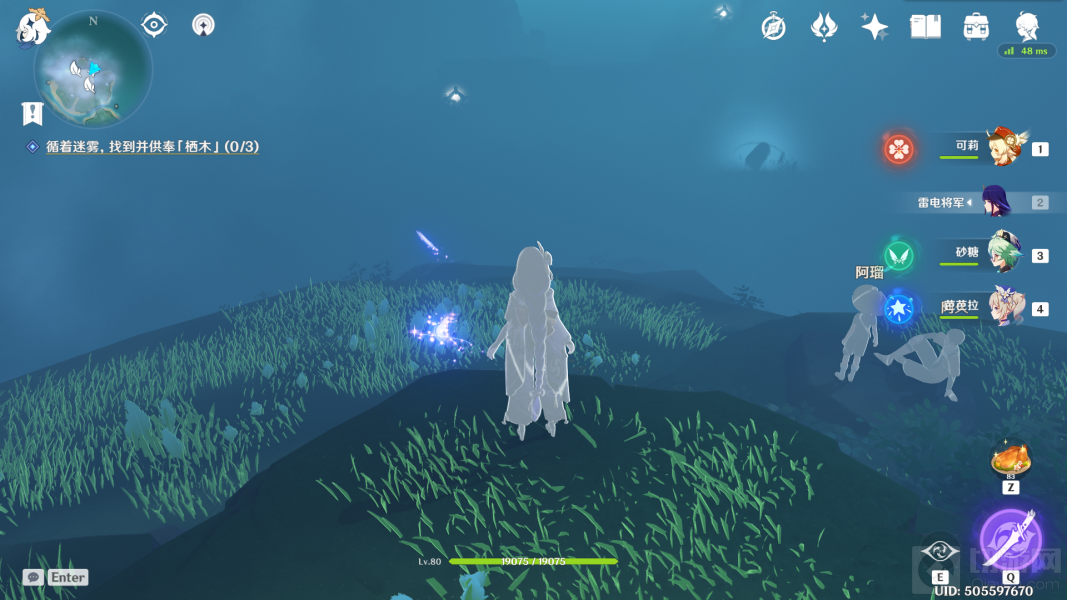This screenshot has width=1067, height=600.
Task: Open the open-book handbook icon
Action: [925, 27]
